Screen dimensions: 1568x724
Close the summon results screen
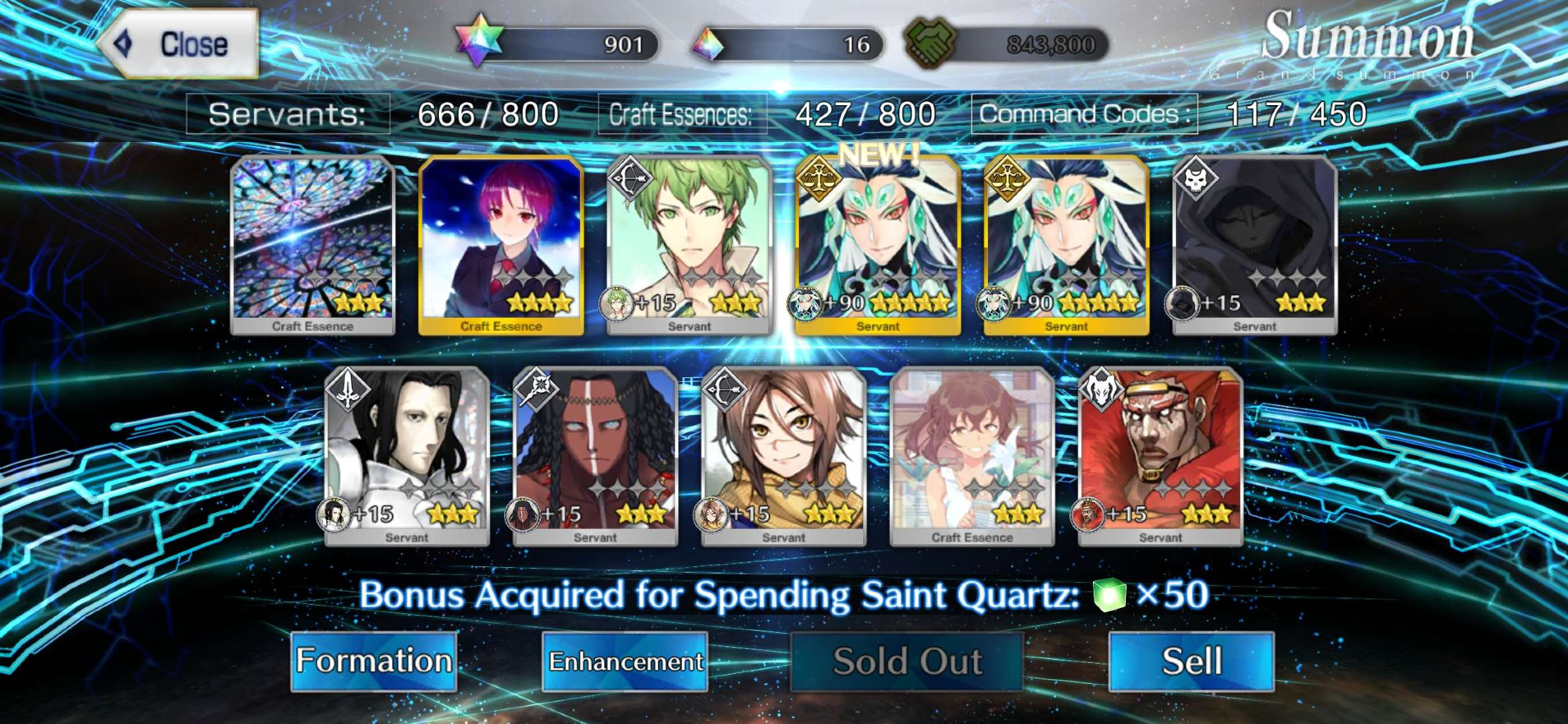pos(180,44)
